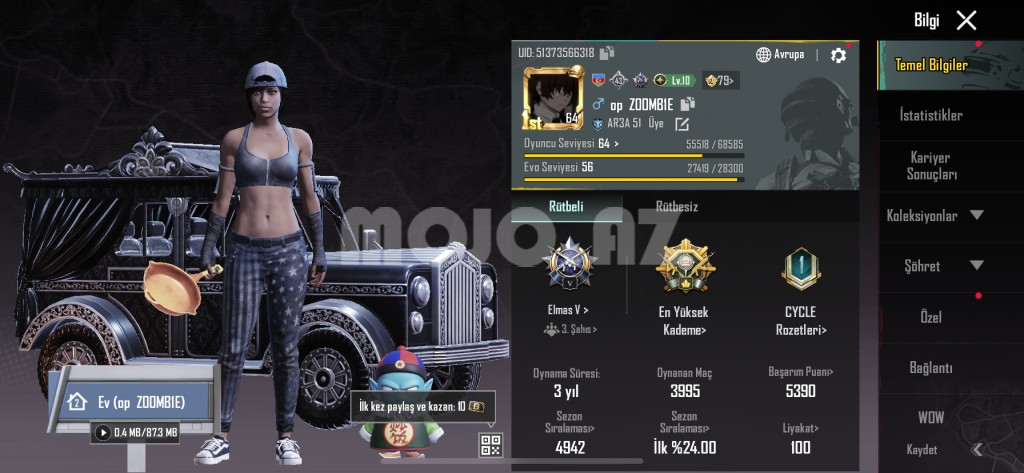Expand the Koleksiyonlar dropdown
The width and height of the screenshot is (1024, 473).
pyautogui.click(x=934, y=215)
